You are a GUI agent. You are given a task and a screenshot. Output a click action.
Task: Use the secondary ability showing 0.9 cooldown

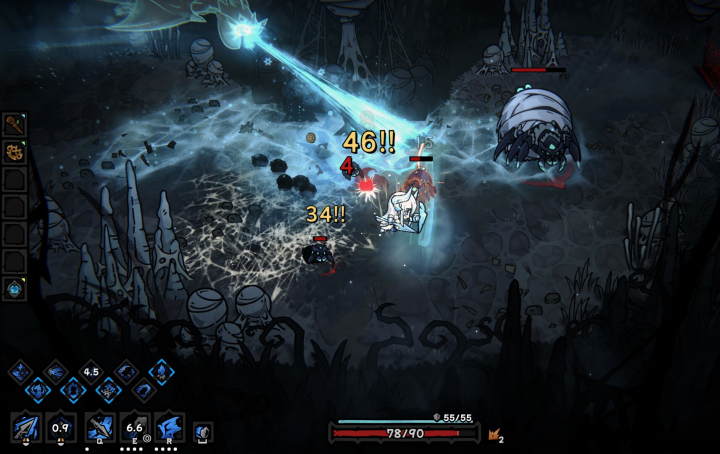coord(61,428)
